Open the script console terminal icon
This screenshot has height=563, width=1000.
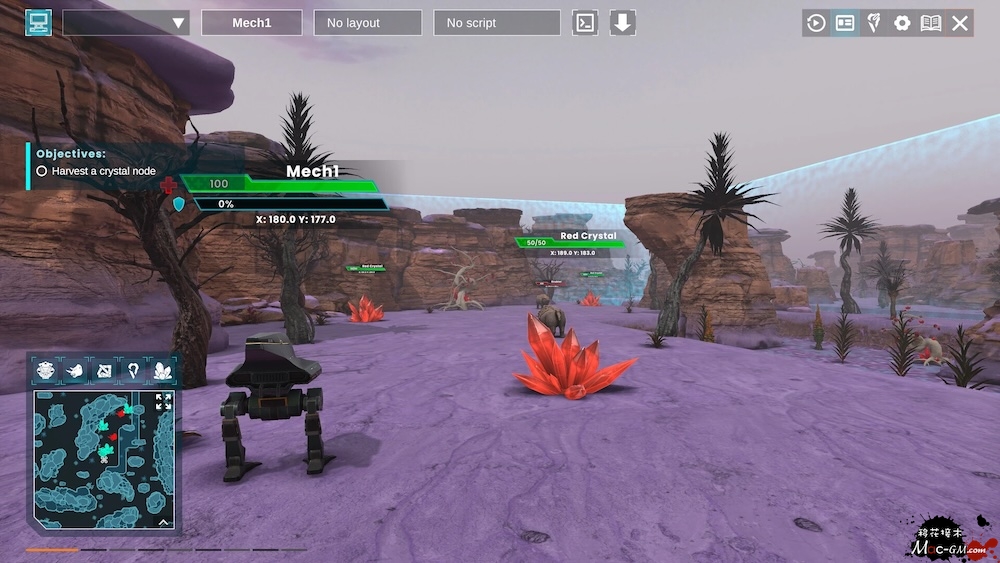[585, 23]
